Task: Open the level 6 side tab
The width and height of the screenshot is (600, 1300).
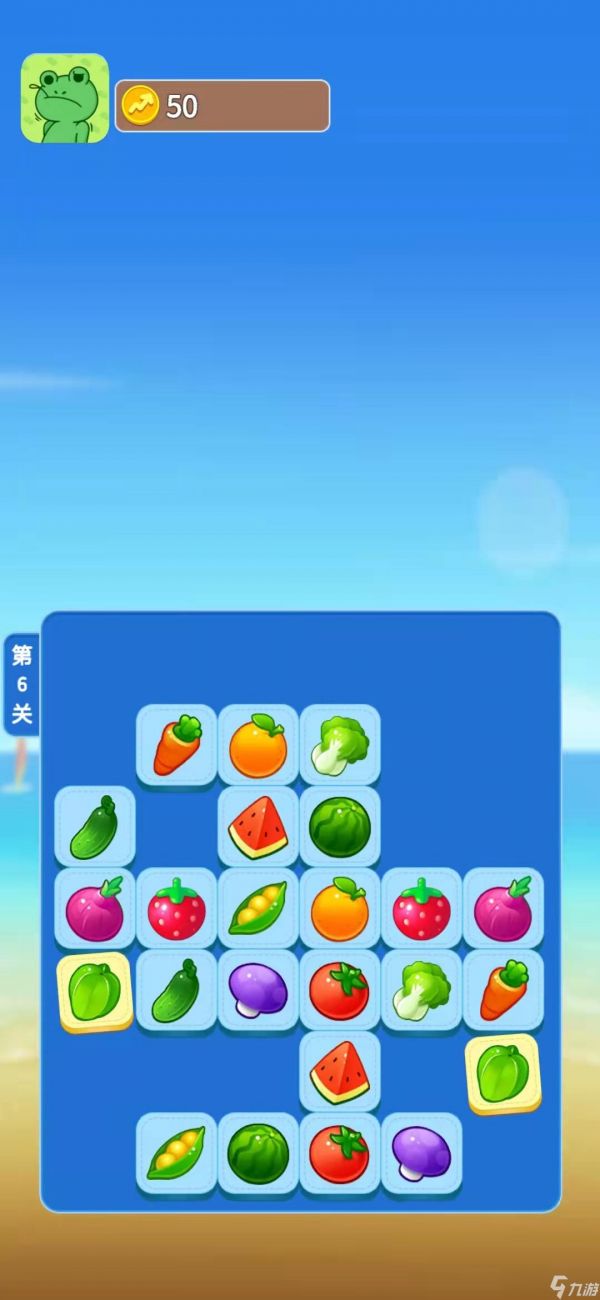Action: 22,685
